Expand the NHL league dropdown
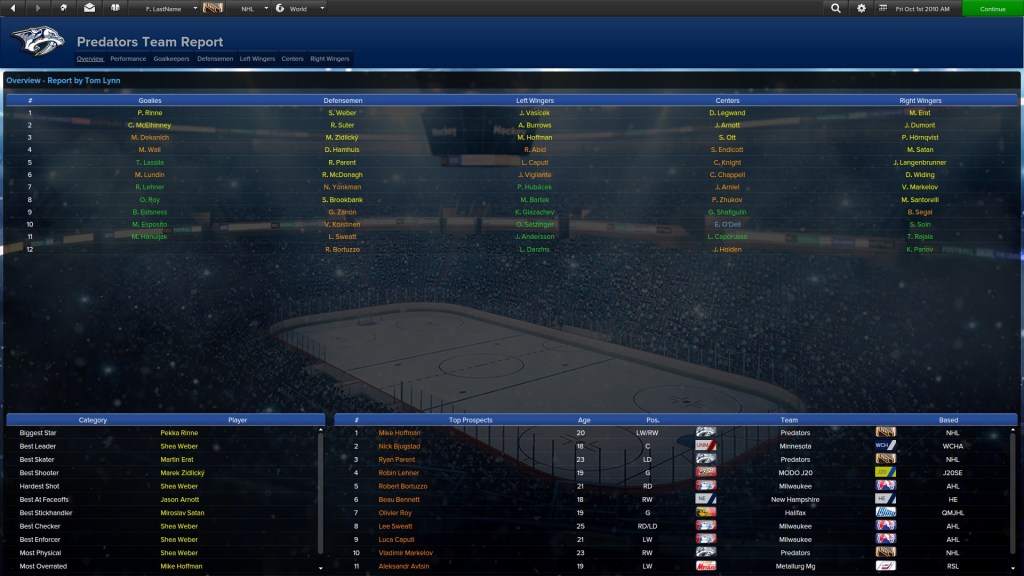Viewport: 1024px width, 576px height. click(x=254, y=8)
